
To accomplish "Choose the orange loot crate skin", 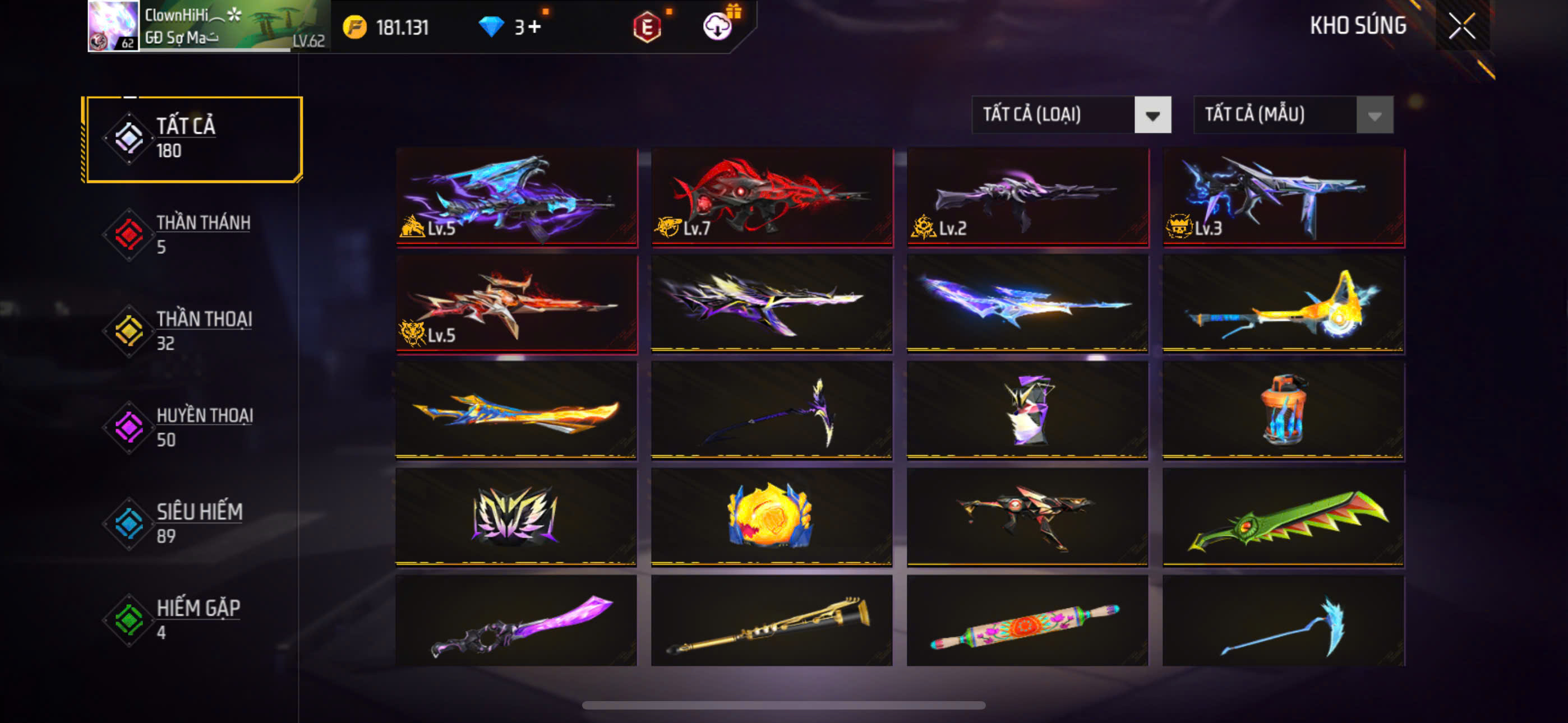I will tap(1283, 410).
